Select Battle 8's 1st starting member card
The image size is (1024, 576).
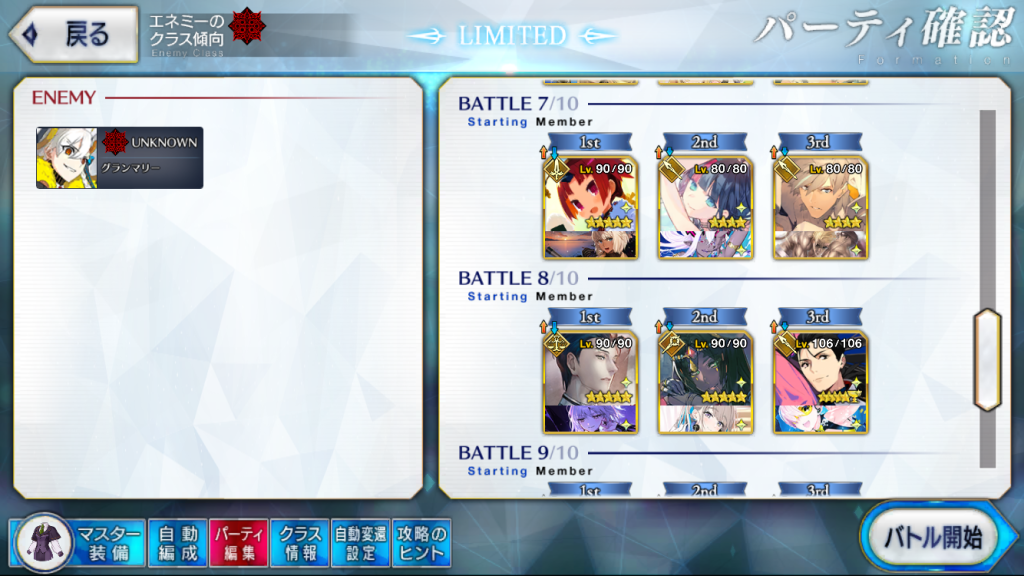point(589,382)
